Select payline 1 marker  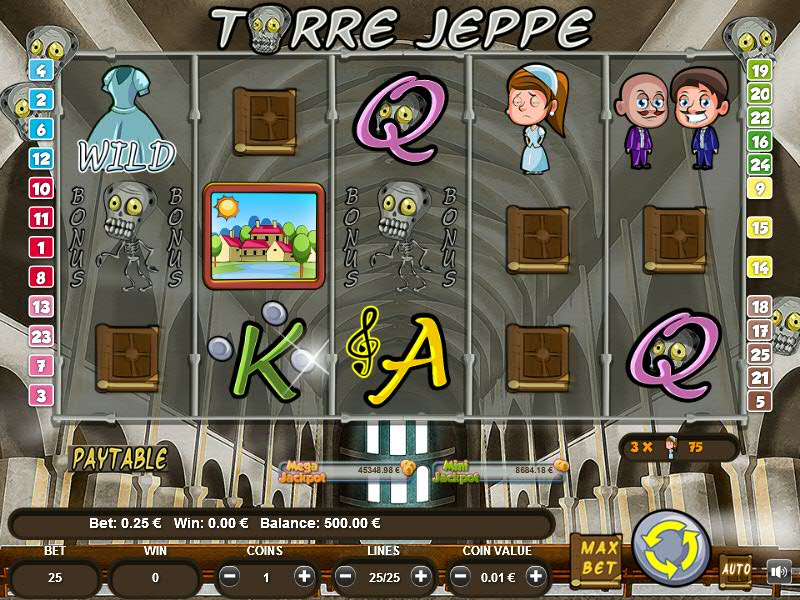[x=42, y=247]
